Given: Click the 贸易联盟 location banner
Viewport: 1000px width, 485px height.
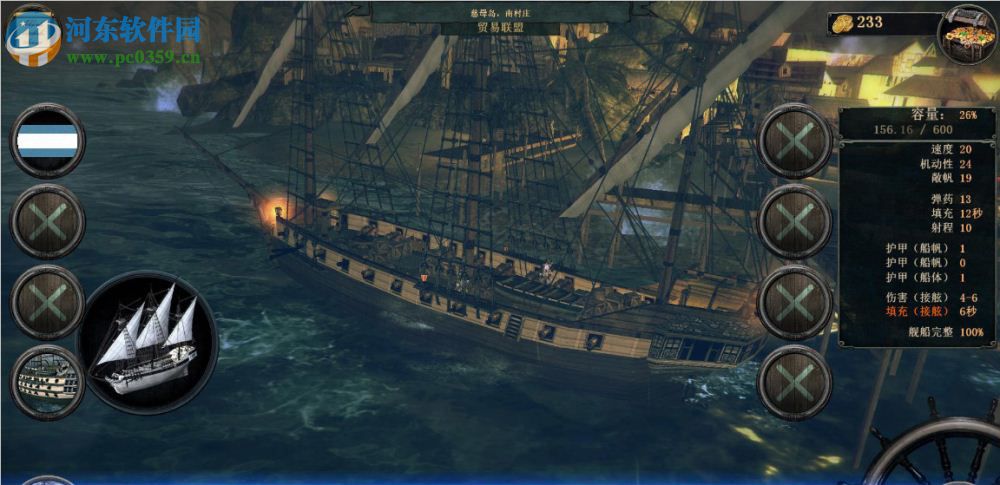Looking at the screenshot, I should 500,28.
